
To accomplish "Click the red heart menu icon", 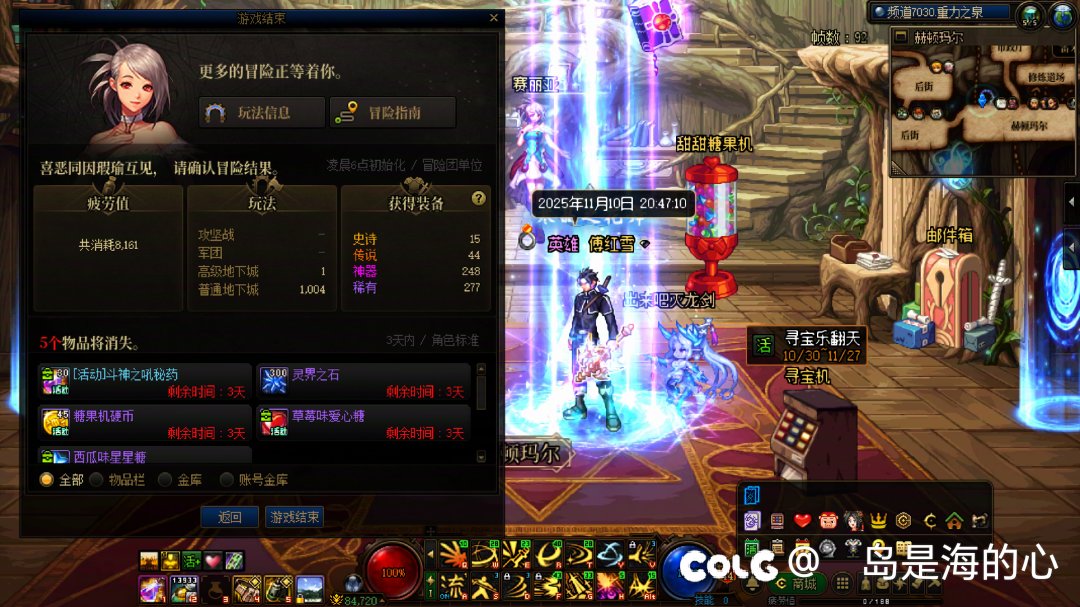I will [802, 520].
